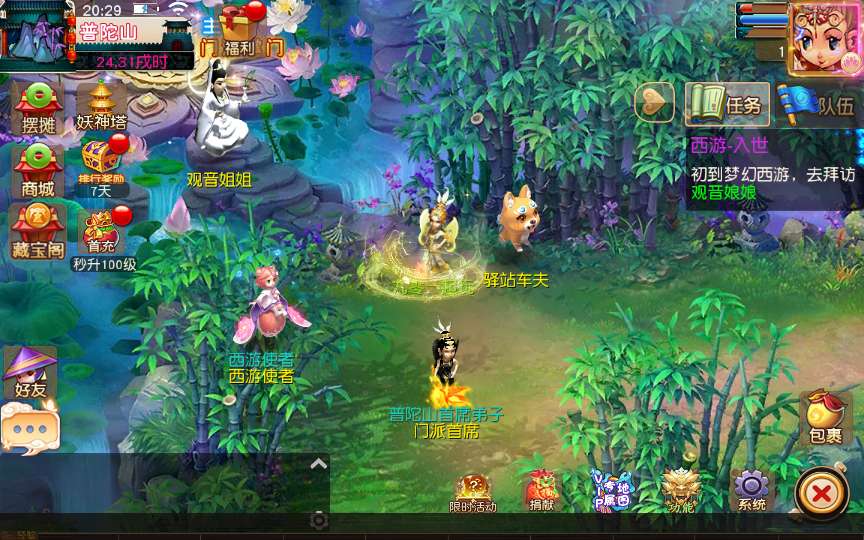This screenshot has height=540, width=864.
Task: Close the bottom menu with the red X
Action: coord(821,493)
